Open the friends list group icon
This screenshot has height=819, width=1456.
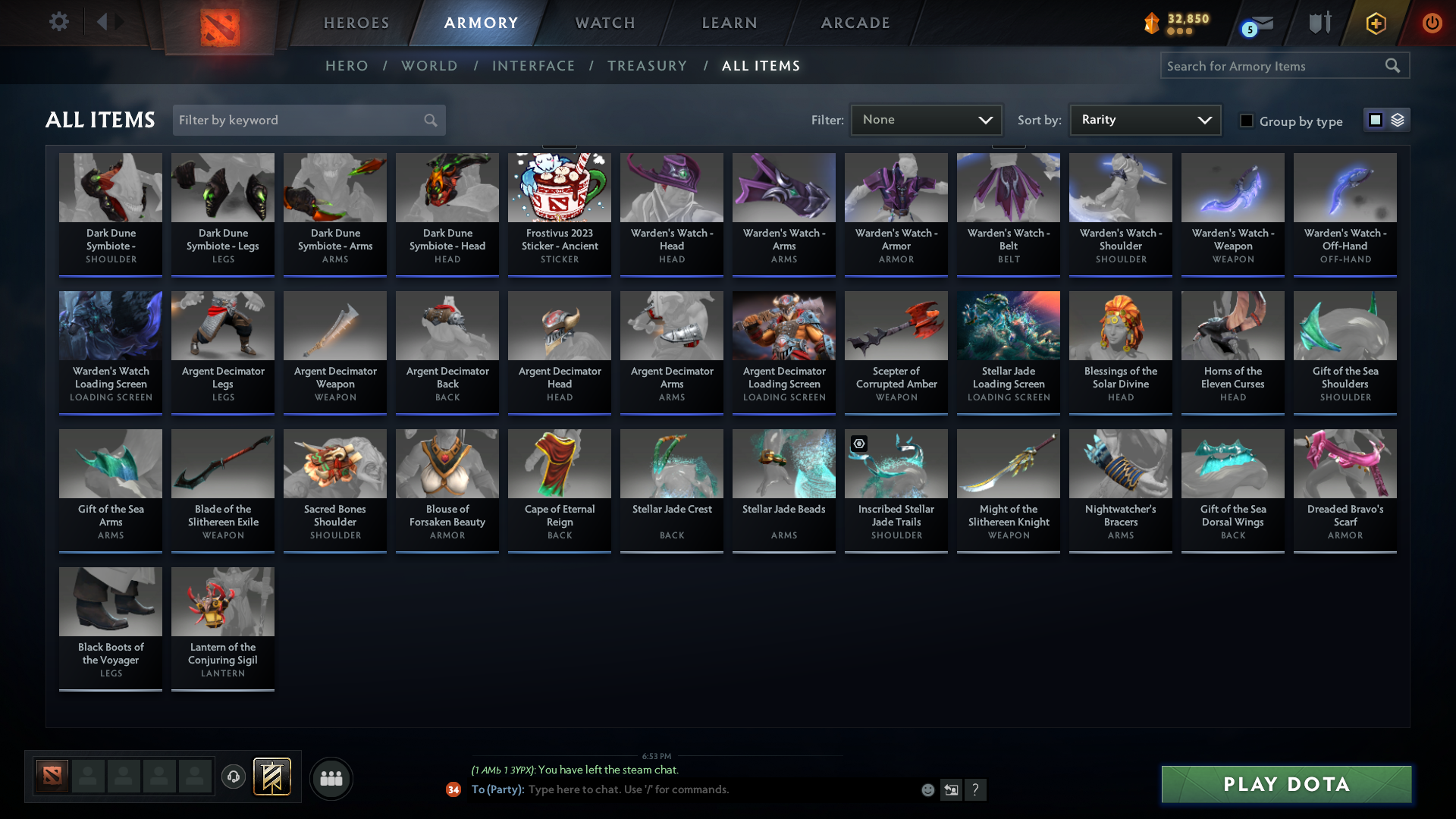[x=331, y=777]
